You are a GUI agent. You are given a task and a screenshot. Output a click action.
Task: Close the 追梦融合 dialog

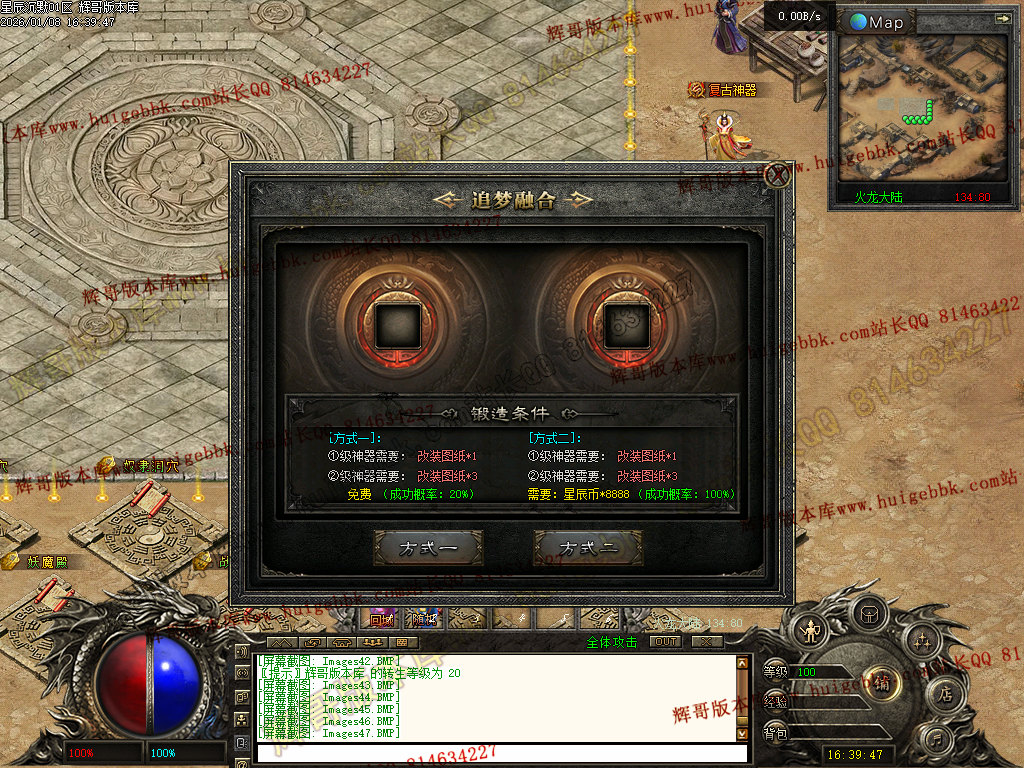tap(777, 176)
